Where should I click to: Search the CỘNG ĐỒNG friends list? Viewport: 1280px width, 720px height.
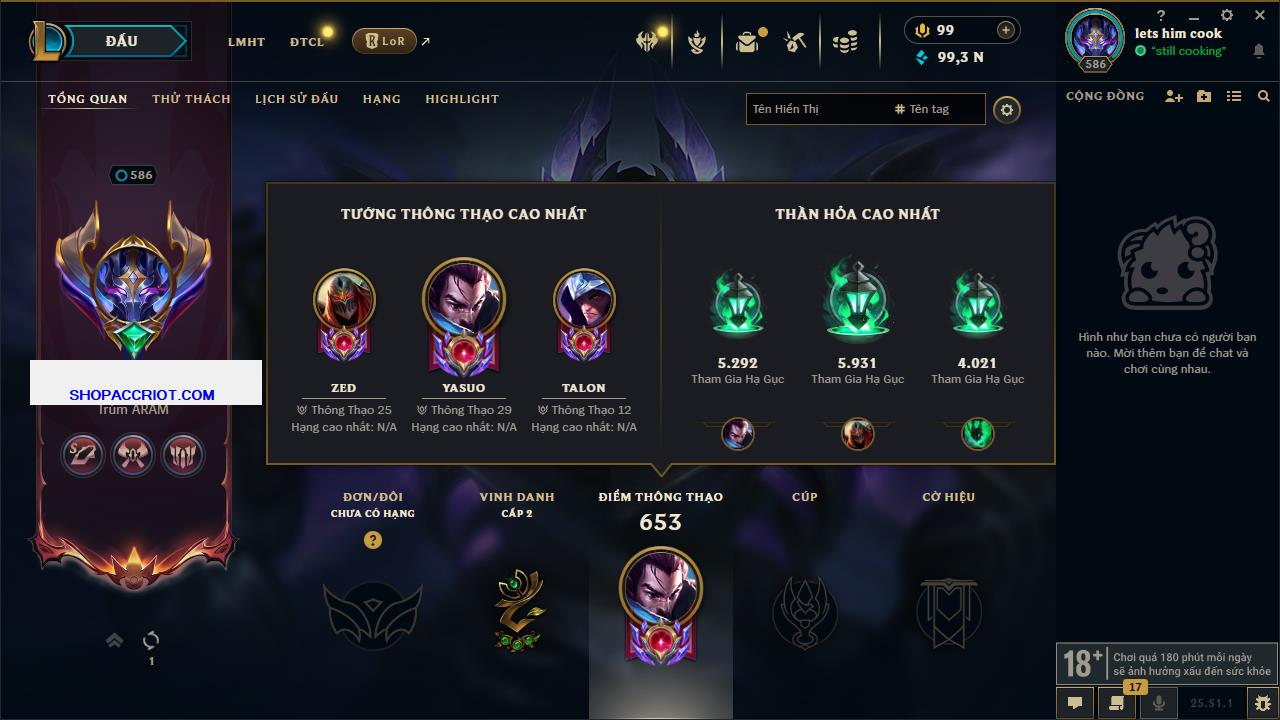pos(1264,96)
